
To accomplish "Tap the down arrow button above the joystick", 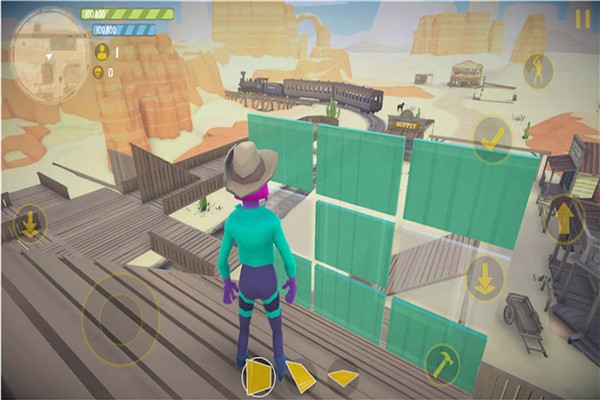I will pyautogui.click(x=28, y=223).
